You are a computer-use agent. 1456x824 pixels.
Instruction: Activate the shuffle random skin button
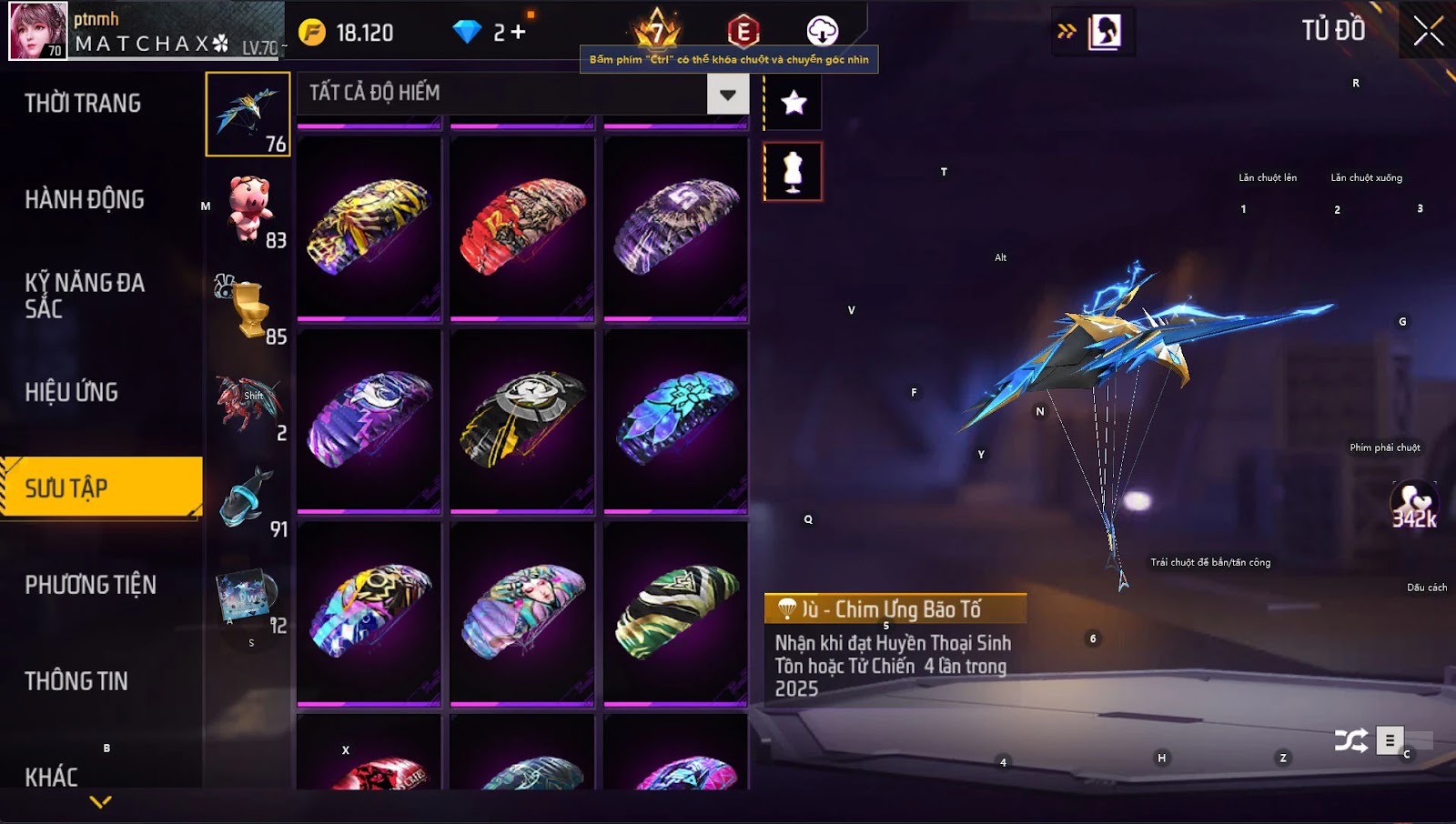1350,741
